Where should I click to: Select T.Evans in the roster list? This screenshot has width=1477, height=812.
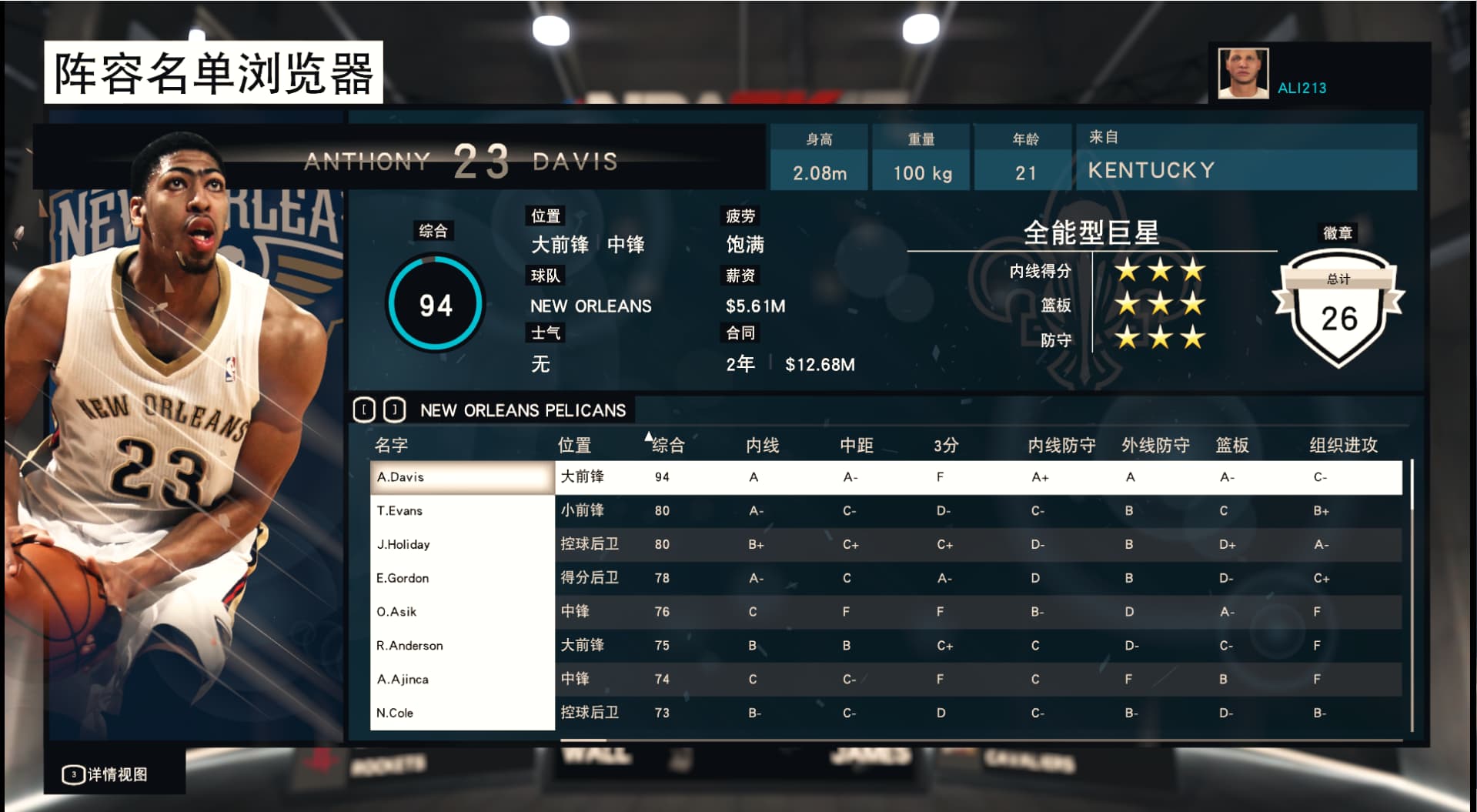point(462,511)
